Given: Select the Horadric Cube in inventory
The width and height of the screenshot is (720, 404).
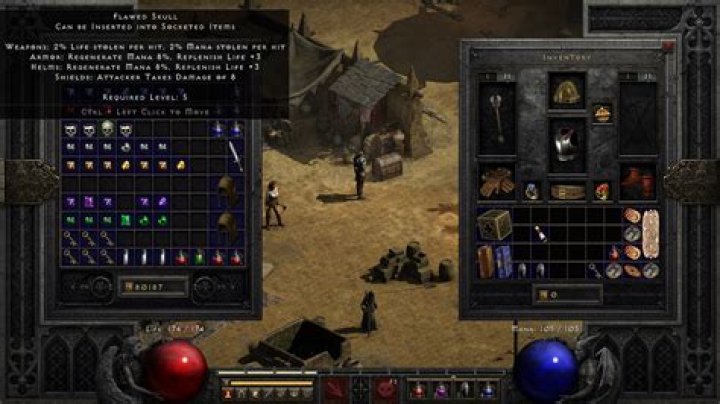Looking at the screenshot, I should pyautogui.click(x=494, y=224).
